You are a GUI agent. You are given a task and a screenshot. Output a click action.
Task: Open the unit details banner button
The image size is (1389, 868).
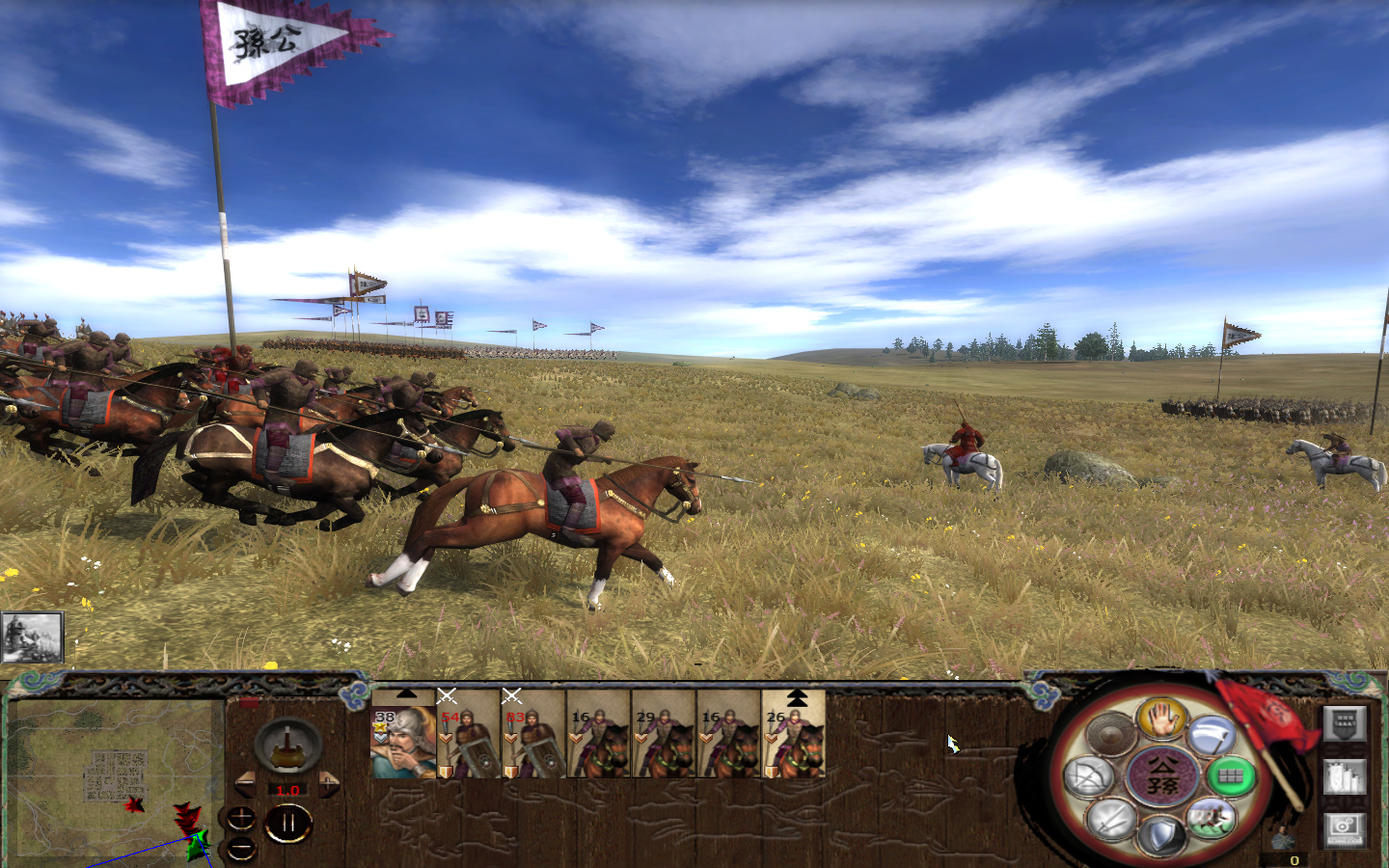pyautogui.click(x=1345, y=723)
